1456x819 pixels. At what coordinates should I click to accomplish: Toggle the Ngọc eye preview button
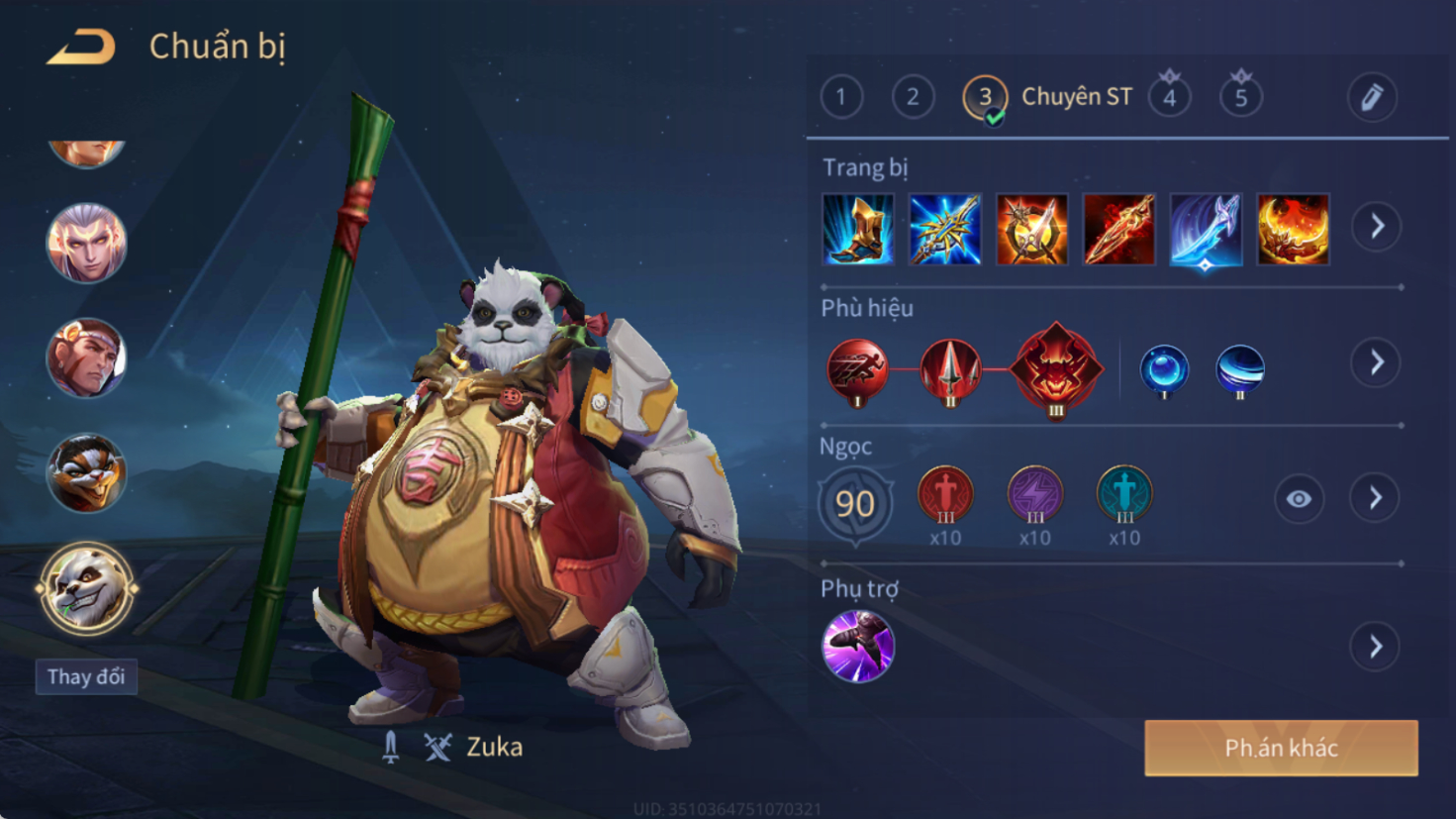1299,499
